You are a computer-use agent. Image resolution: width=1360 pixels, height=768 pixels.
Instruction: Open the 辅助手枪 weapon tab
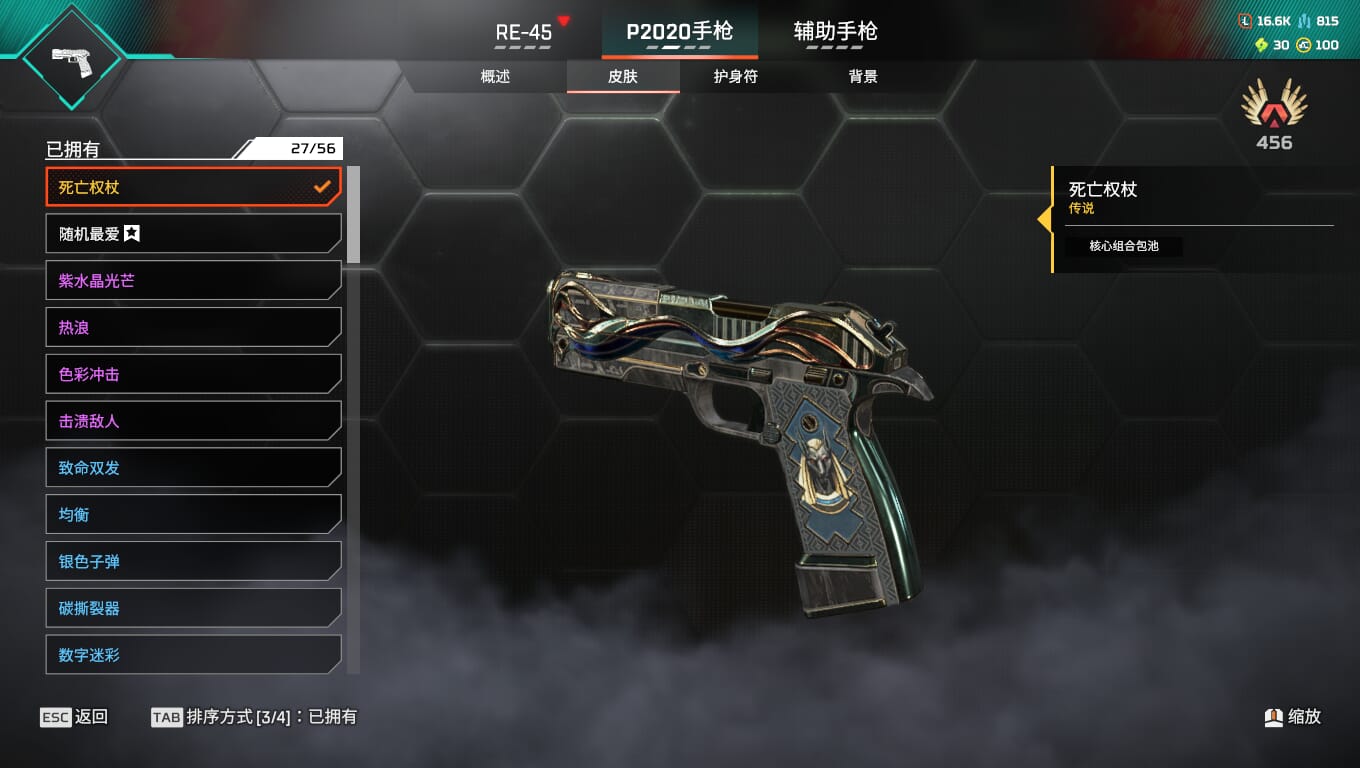835,32
